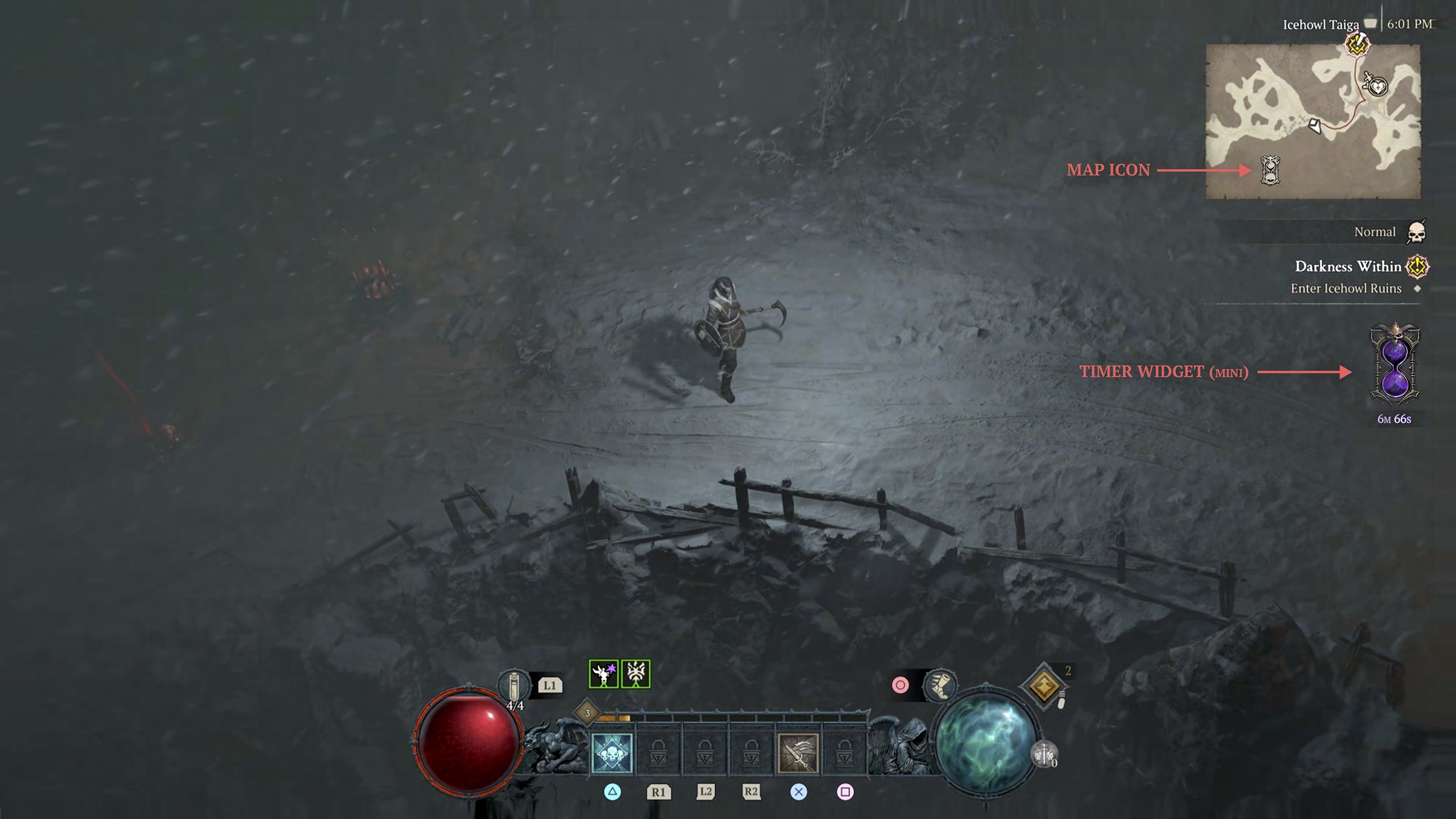Click the yellow quest marker atop minimap
The height and width of the screenshot is (819, 1456).
coord(1357,44)
